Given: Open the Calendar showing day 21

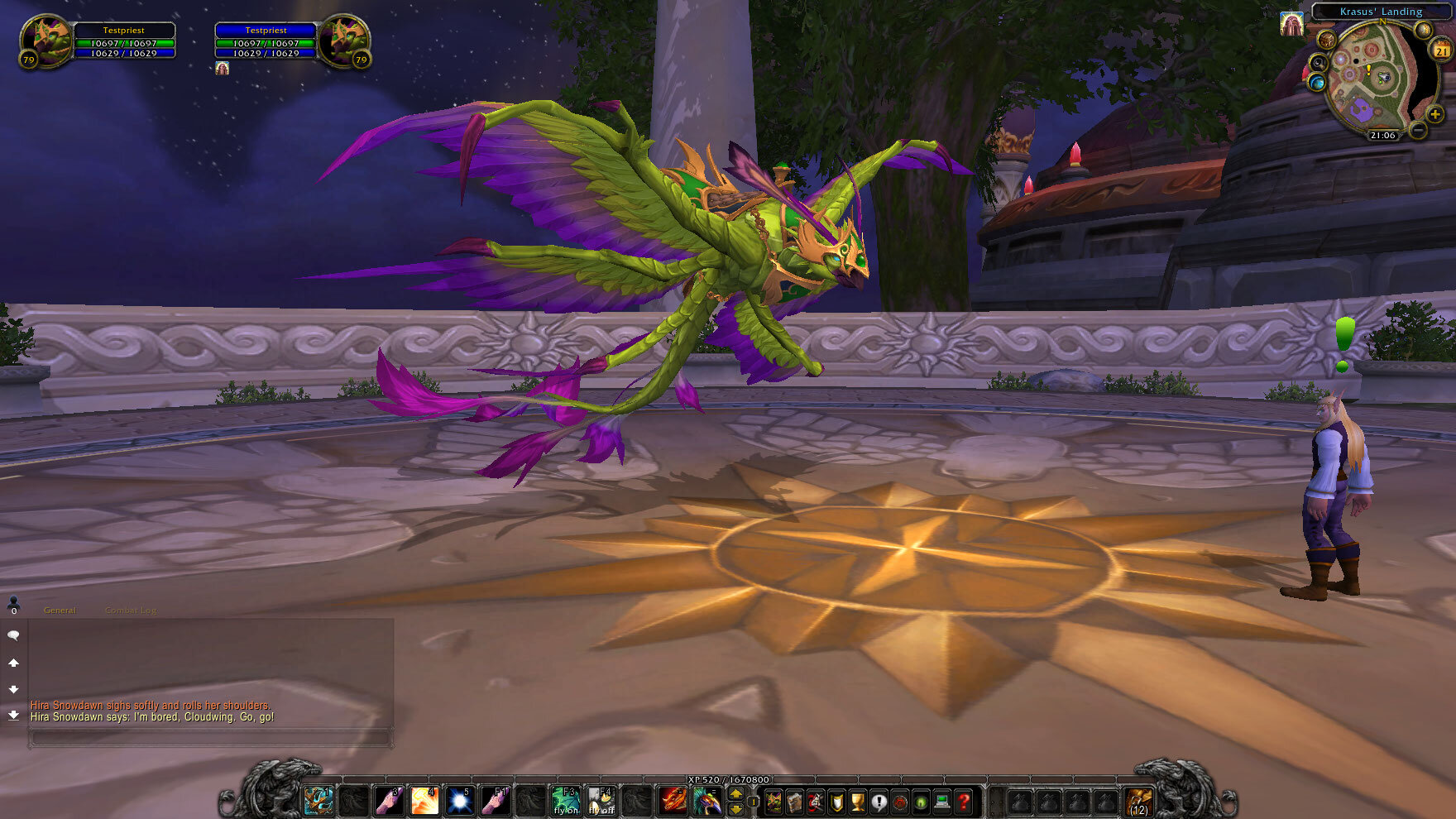Looking at the screenshot, I should pos(1442,50).
